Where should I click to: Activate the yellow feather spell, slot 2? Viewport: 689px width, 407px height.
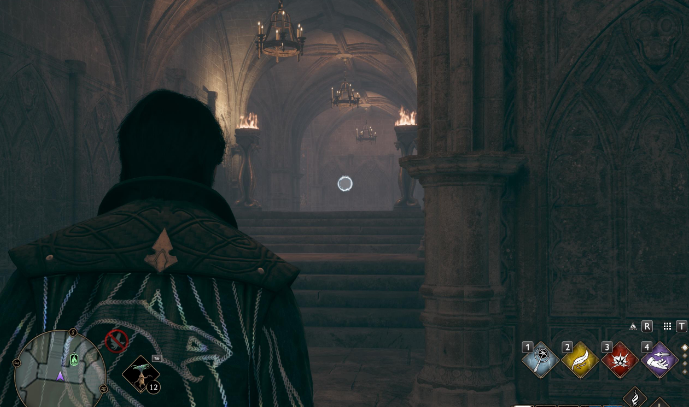pyautogui.click(x=580, y=358)
